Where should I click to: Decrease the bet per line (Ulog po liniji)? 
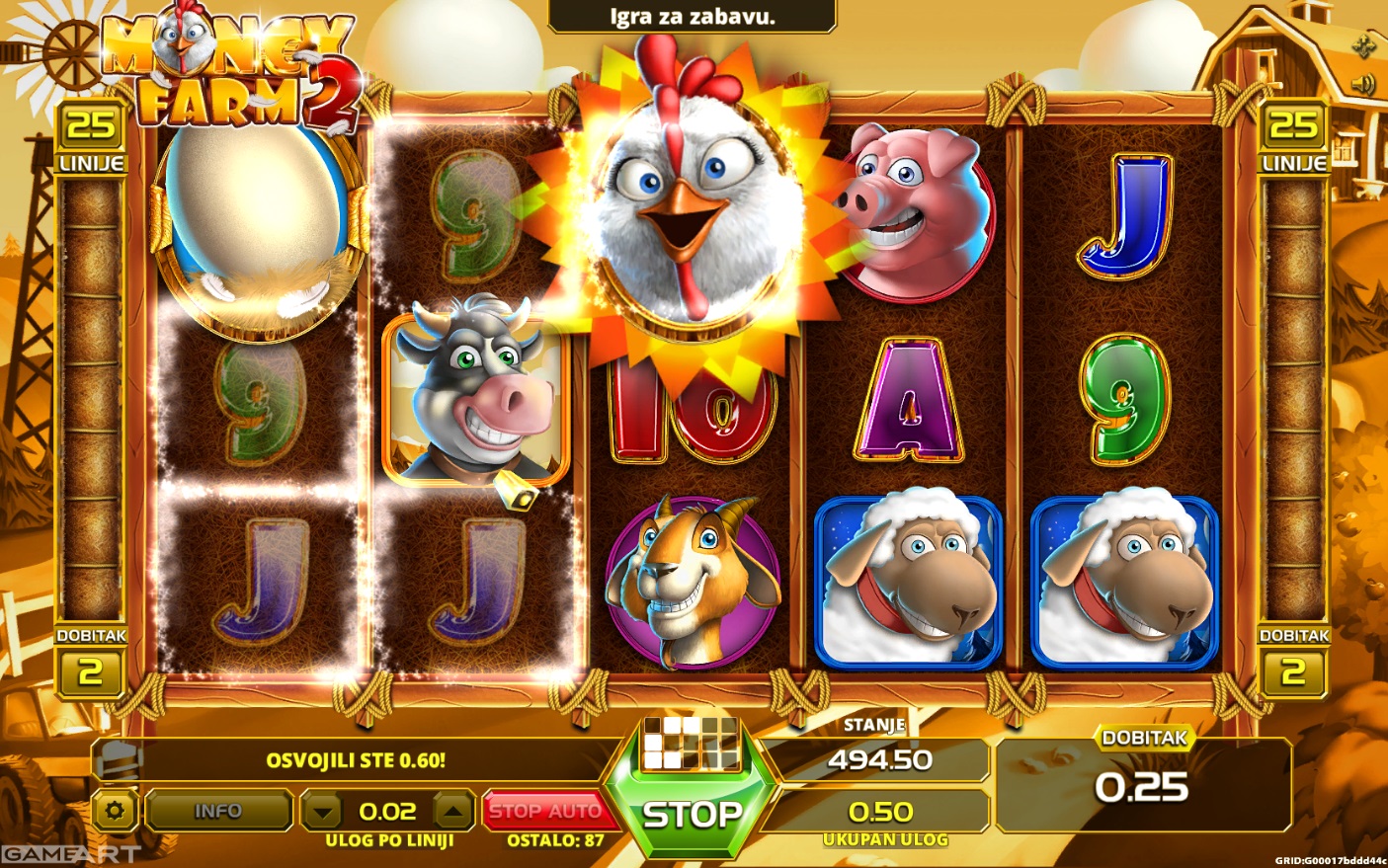[321, 812]
